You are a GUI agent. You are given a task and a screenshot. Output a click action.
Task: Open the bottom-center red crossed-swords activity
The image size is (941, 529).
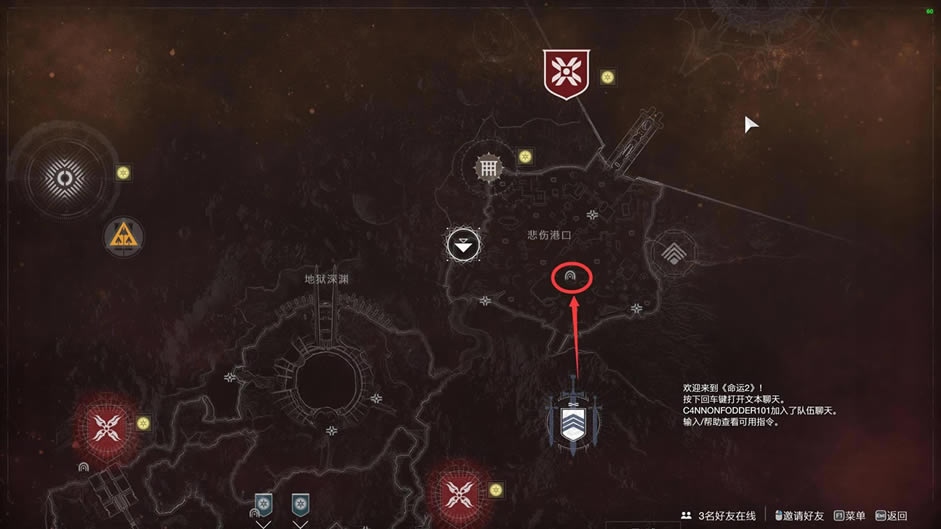[459, 492]
